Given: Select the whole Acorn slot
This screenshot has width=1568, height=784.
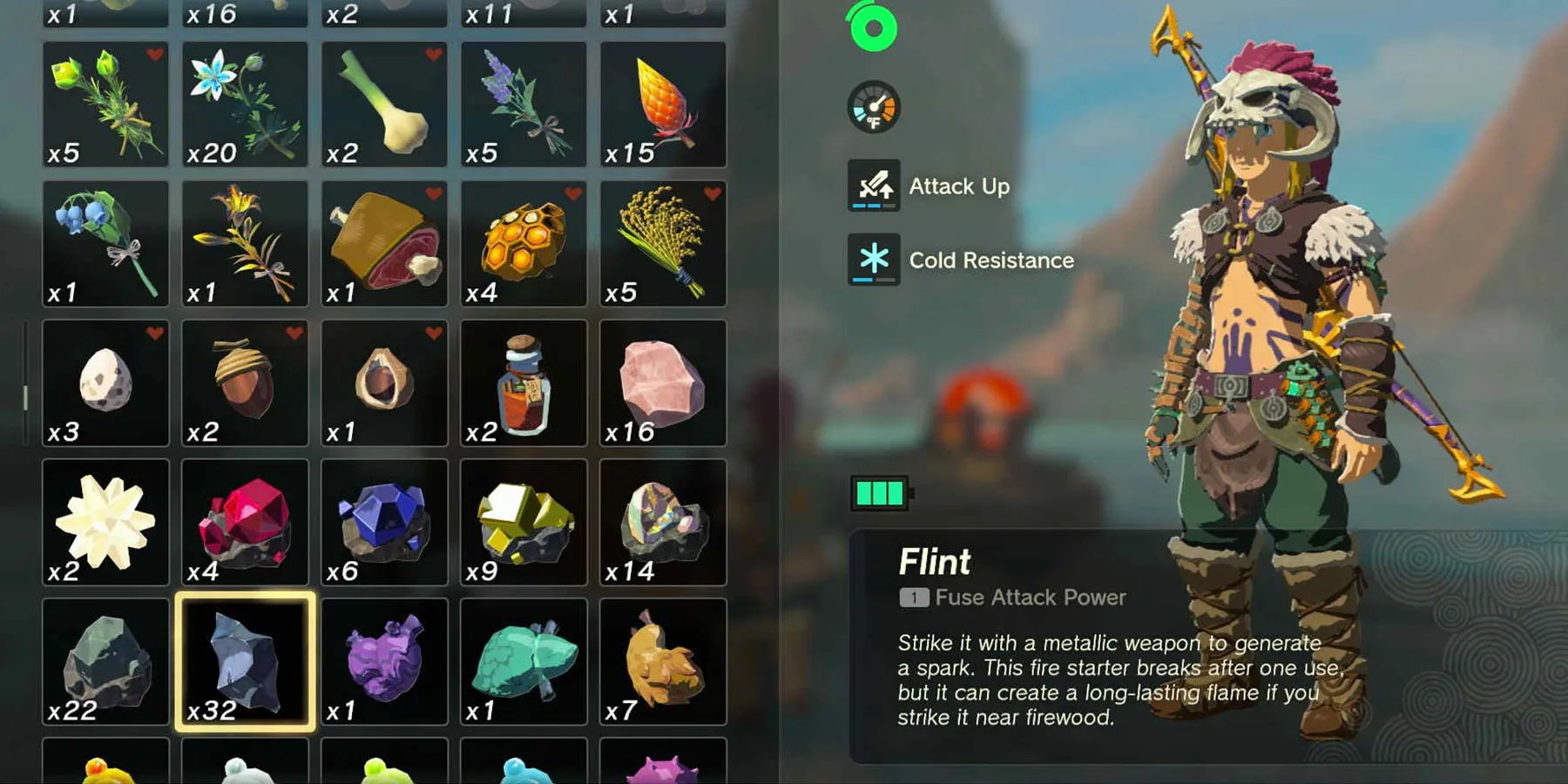Looking at the screenshot, I should (x=245, y=383).
